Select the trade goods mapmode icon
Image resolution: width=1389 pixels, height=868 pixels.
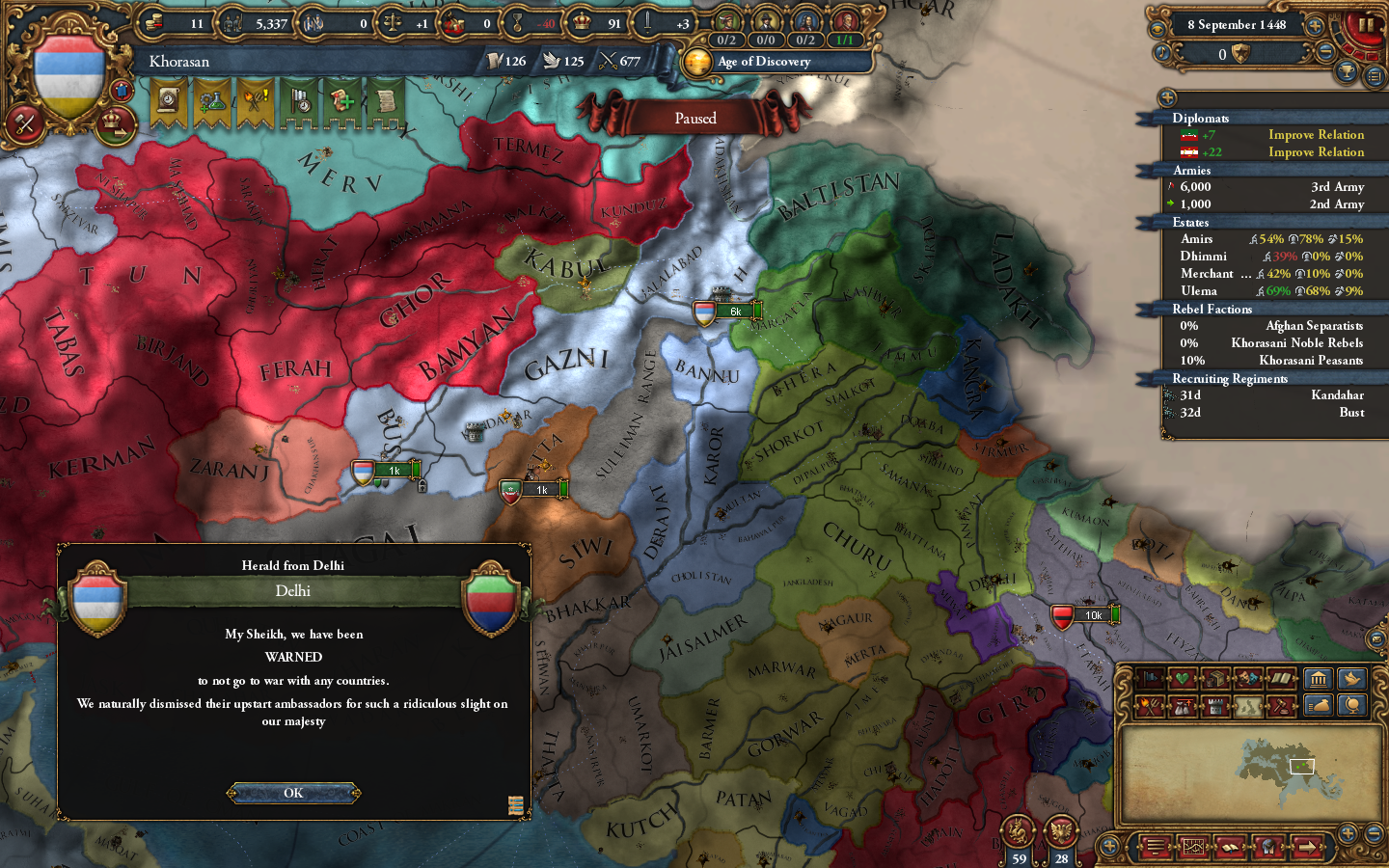(1214, 678)
